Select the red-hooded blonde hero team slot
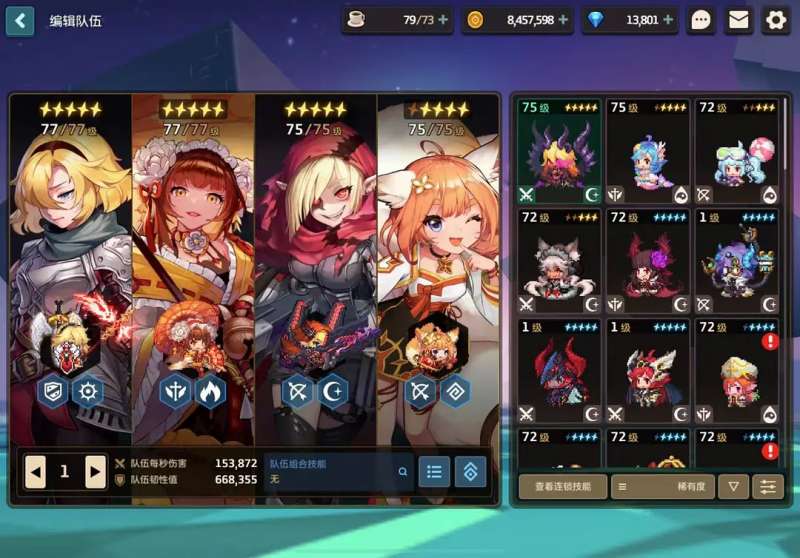This screenshot has width=800, height=558. (315, 260)
